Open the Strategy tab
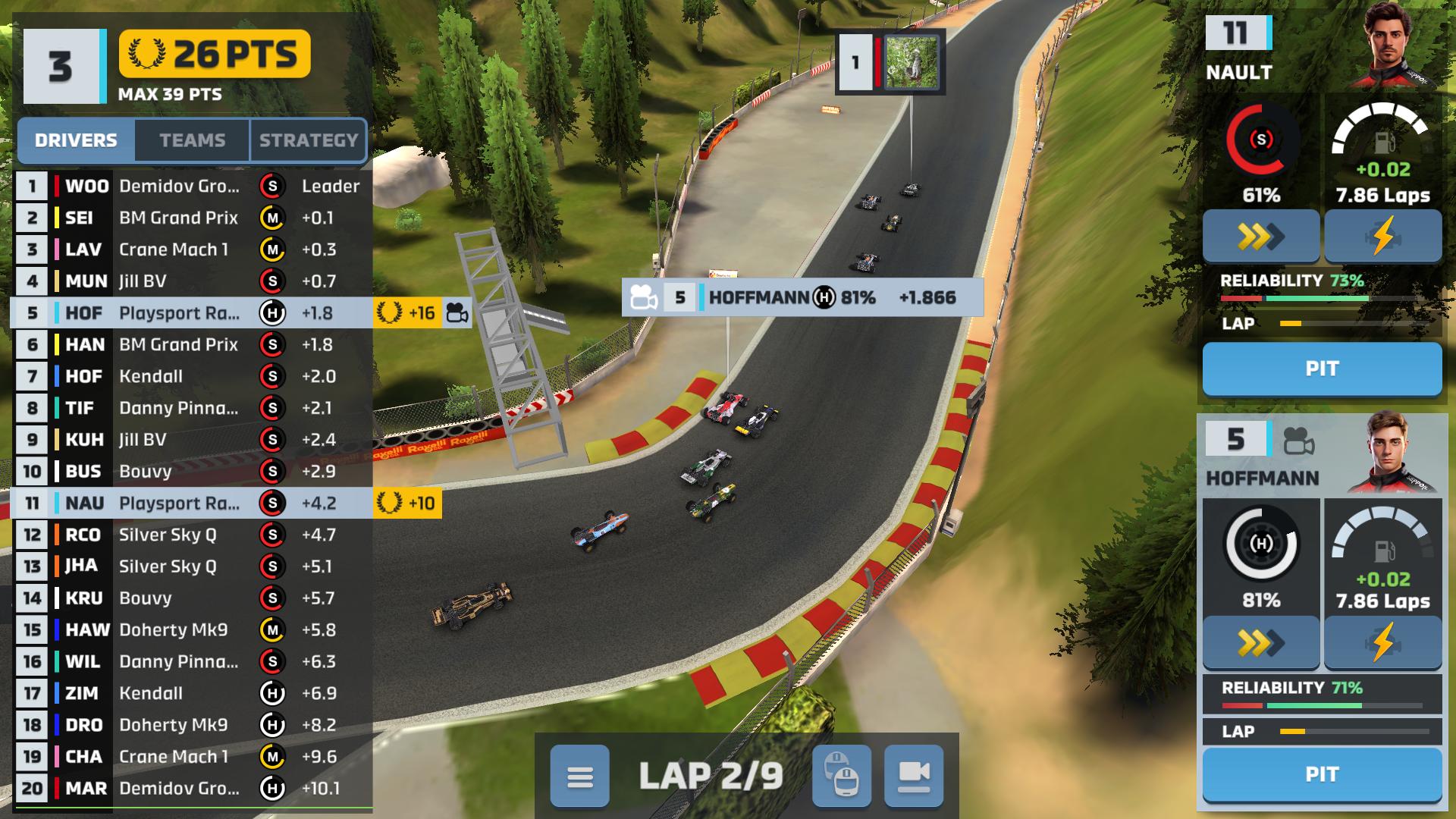Image resolution: width=1456 pixels, height=819 pixels. [308, 140]
